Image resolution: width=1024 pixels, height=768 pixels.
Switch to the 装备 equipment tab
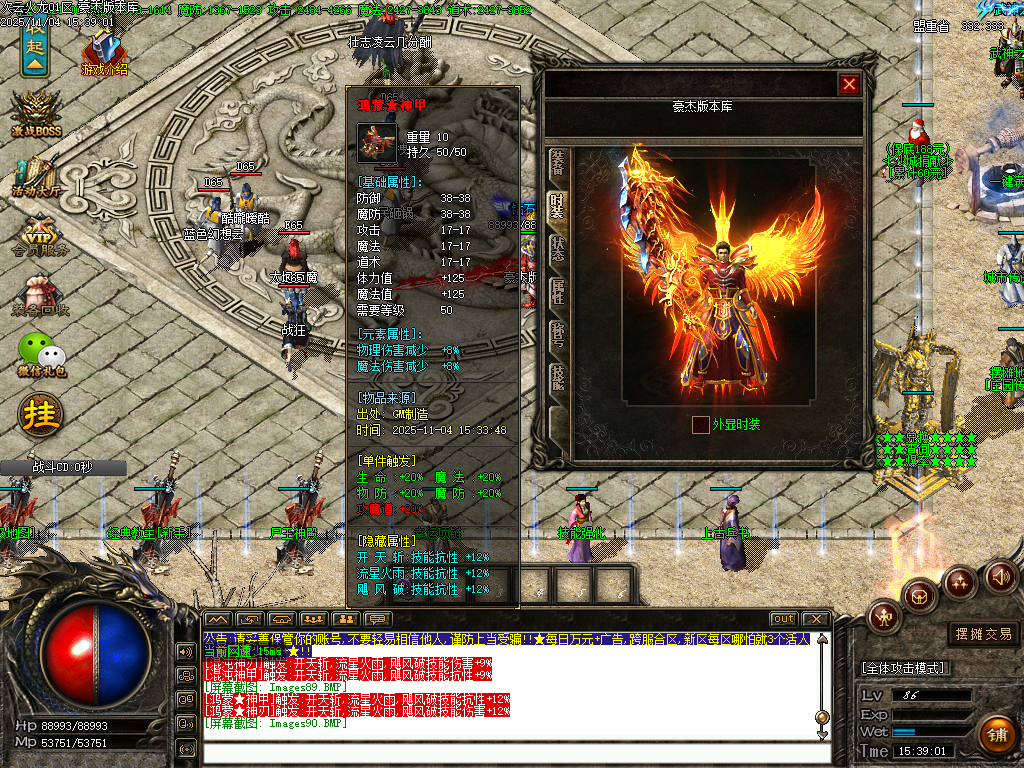[x=558, y=163]
